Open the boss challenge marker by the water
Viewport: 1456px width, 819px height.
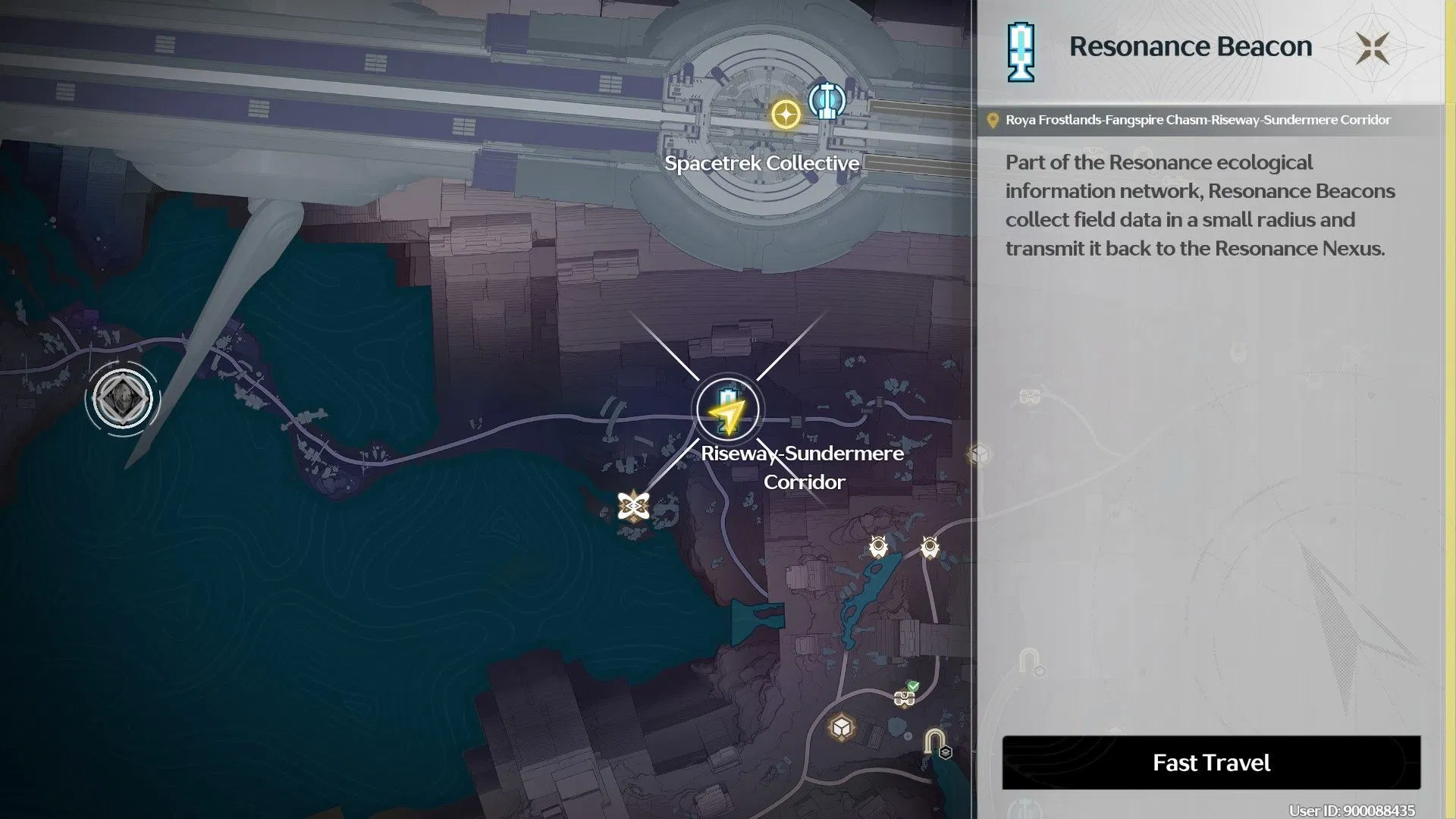122,399
